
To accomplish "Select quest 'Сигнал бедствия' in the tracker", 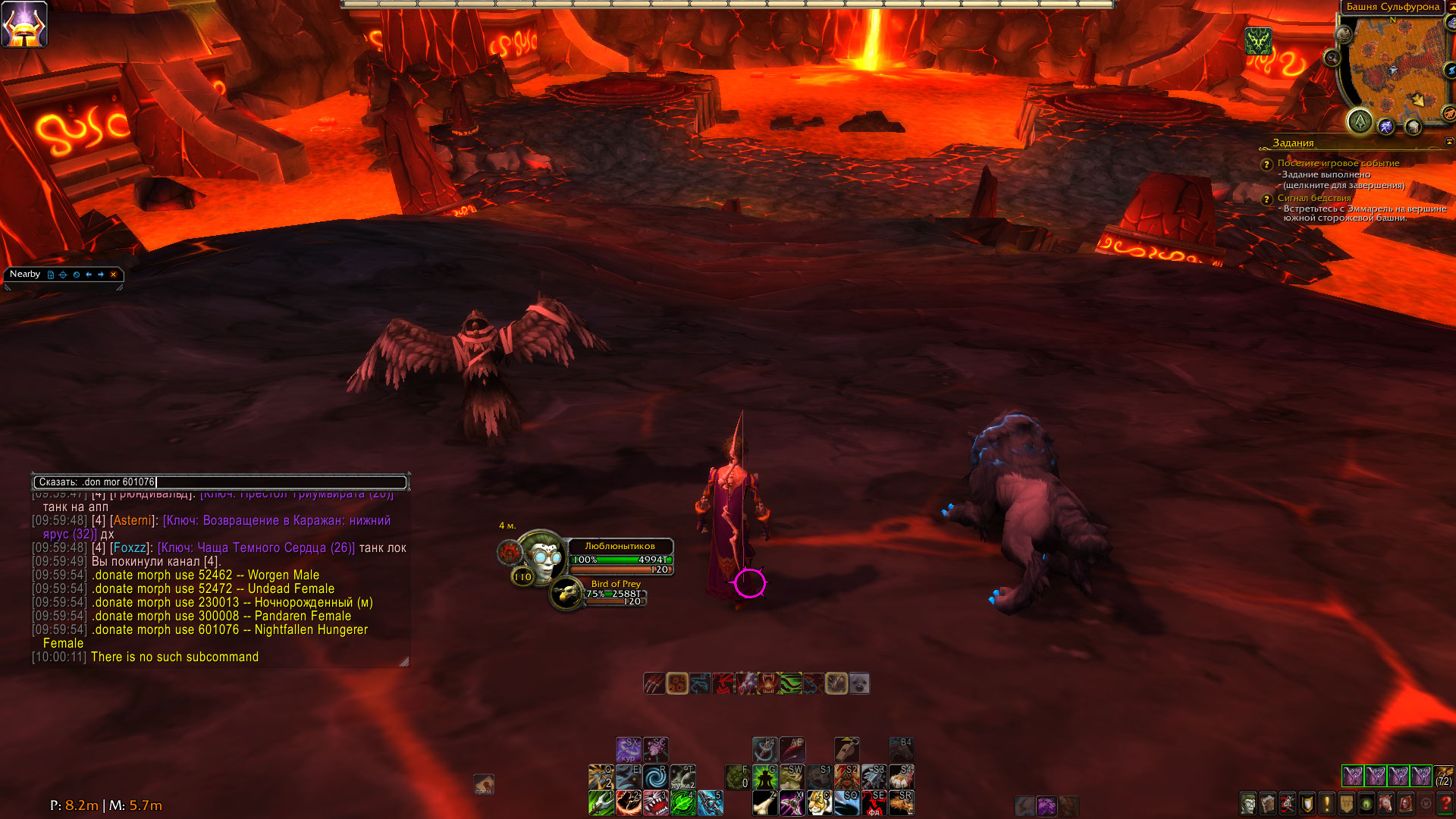I will pos(1313,198).
